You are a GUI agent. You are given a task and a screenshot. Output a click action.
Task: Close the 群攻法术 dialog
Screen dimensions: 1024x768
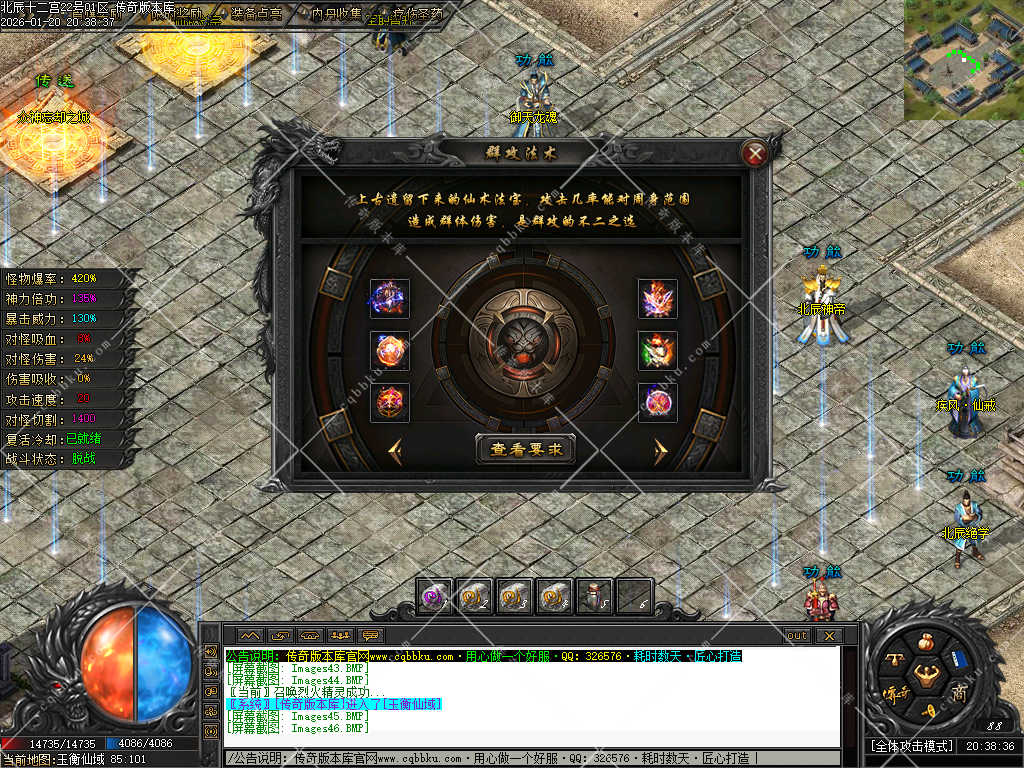[756, 154]
